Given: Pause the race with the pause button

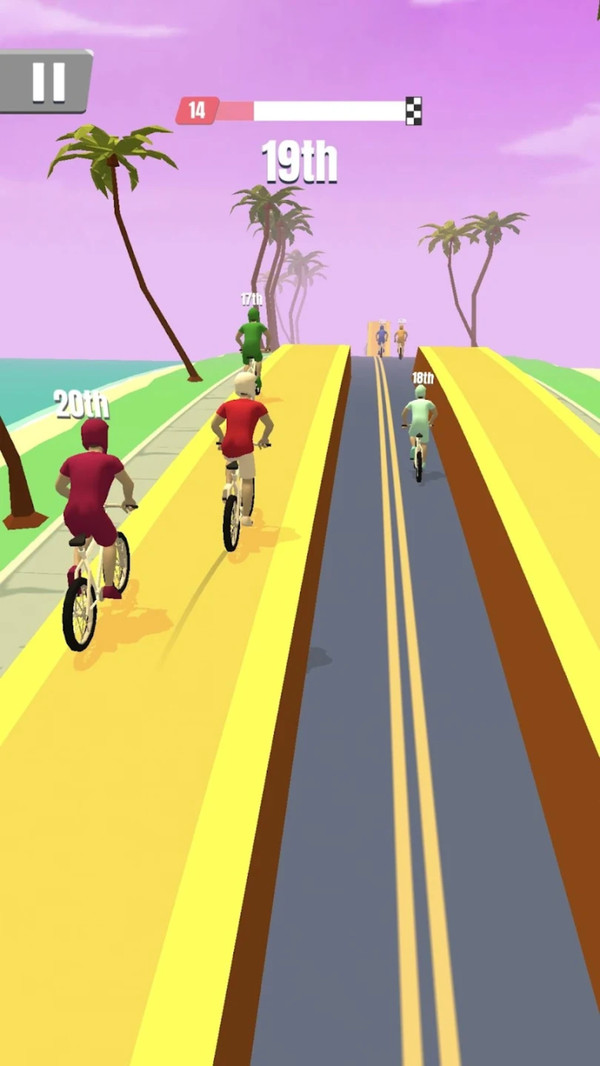Looking at the screenshot, I should click(x=46, y=82).
